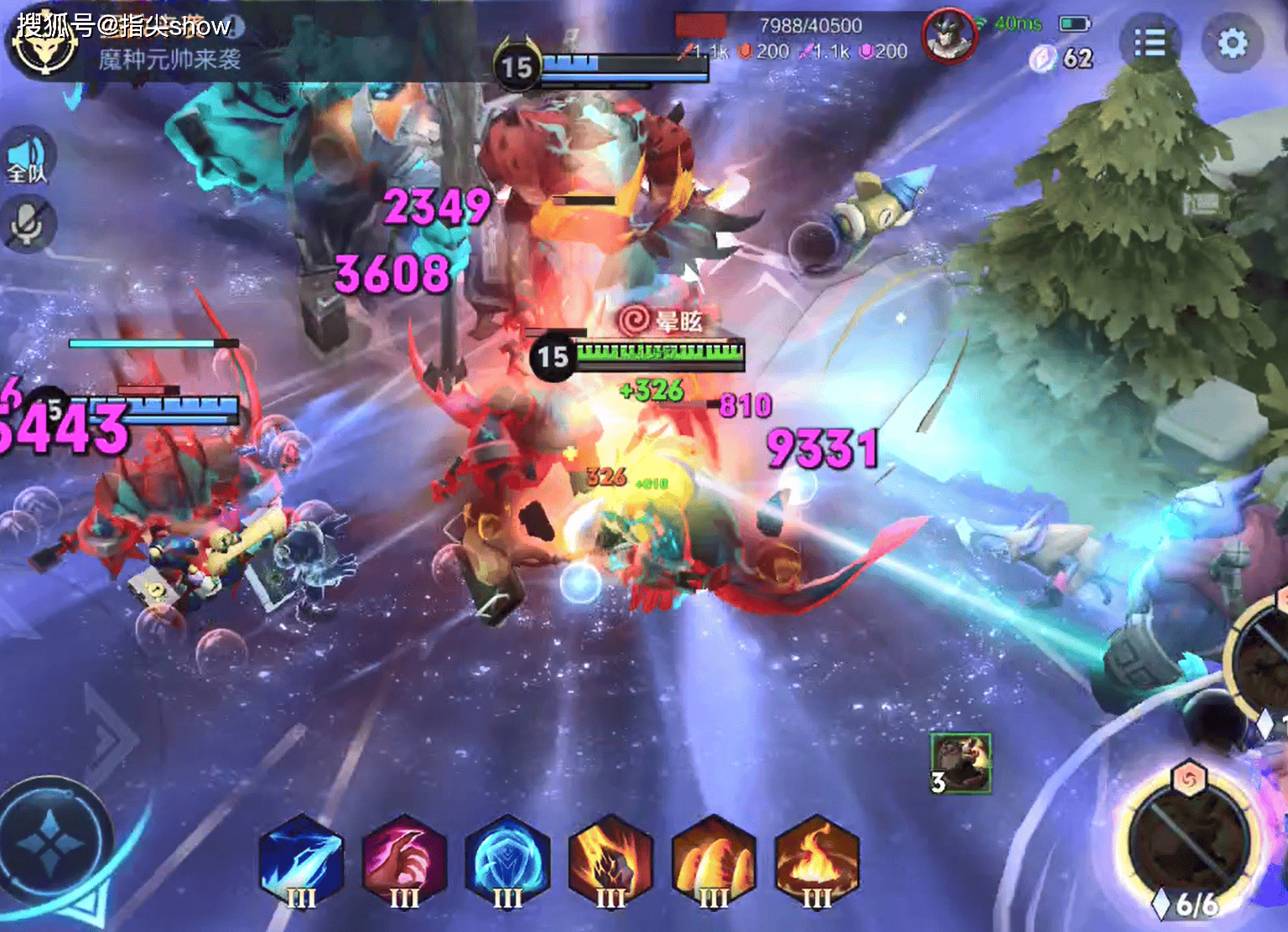The height and width of the screenshot is (932, 1288).
Task: Open the list scoreboard button
Action: [x=1149, y=43]
